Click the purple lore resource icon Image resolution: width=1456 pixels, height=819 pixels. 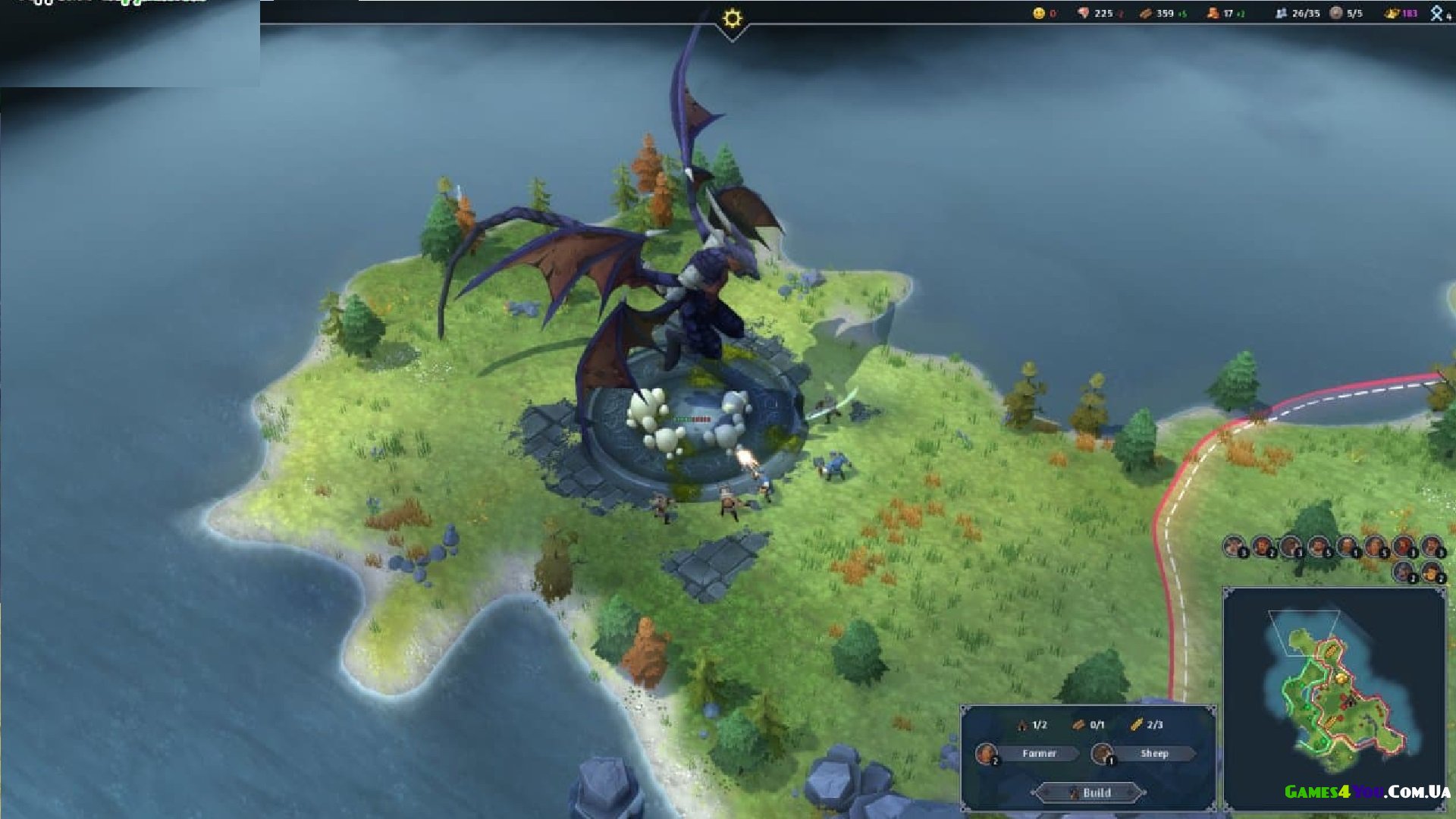1392,13
